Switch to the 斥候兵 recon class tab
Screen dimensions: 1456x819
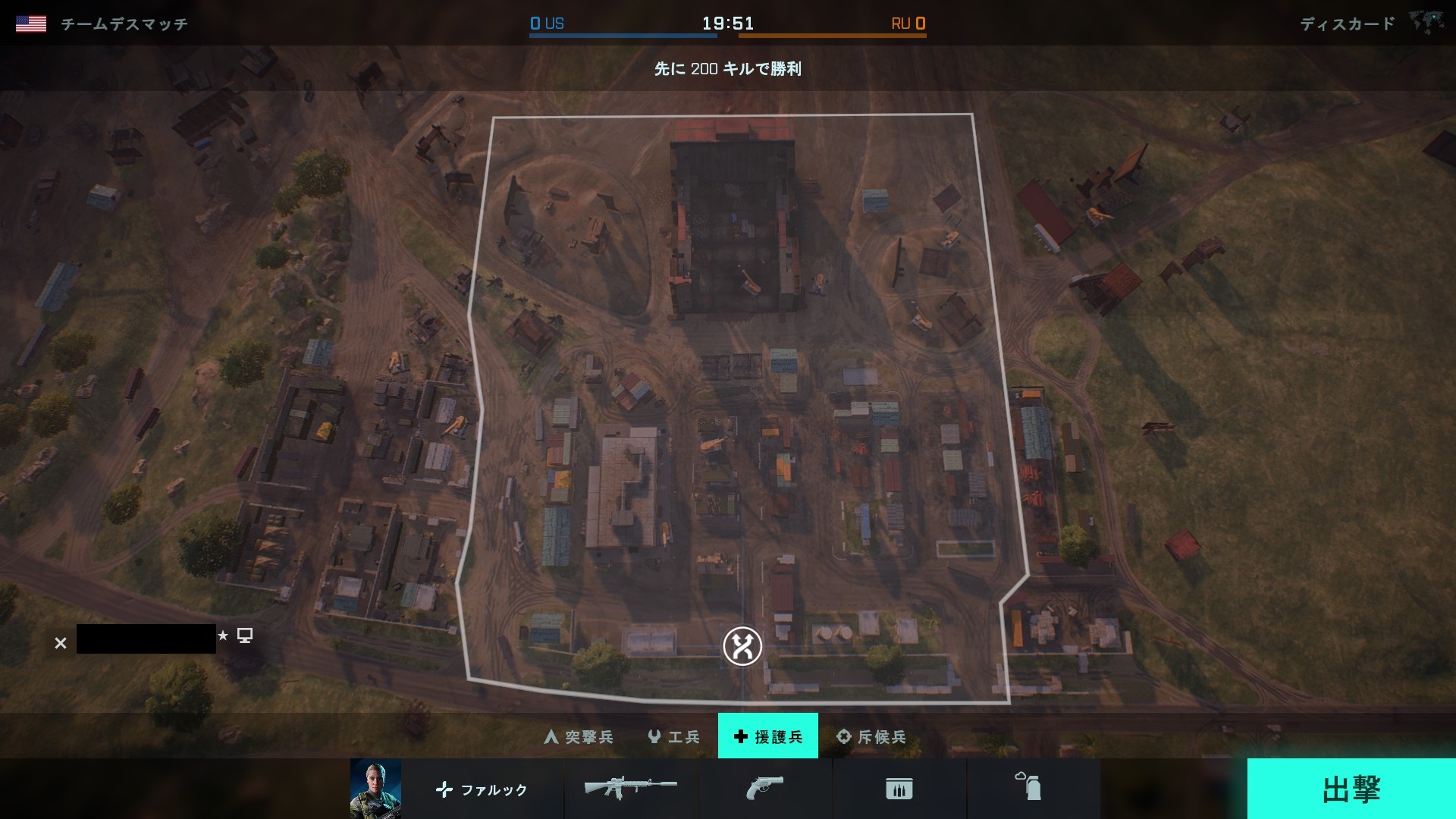pos(871,736)
